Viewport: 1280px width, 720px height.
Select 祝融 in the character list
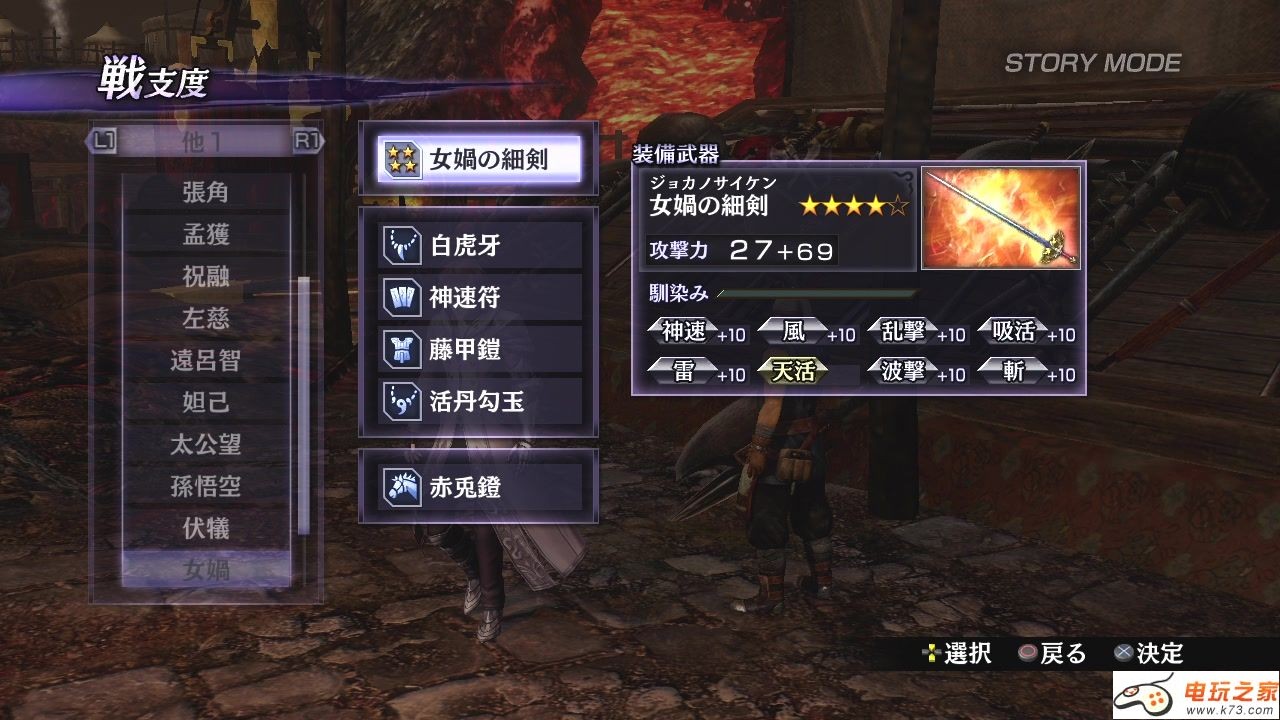206,277
